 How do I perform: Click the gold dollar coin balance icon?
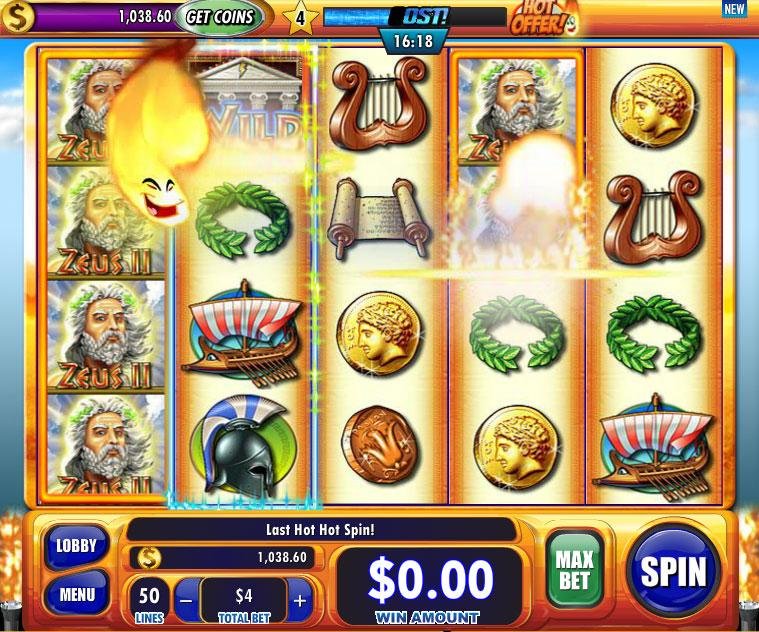click(16, 17)
